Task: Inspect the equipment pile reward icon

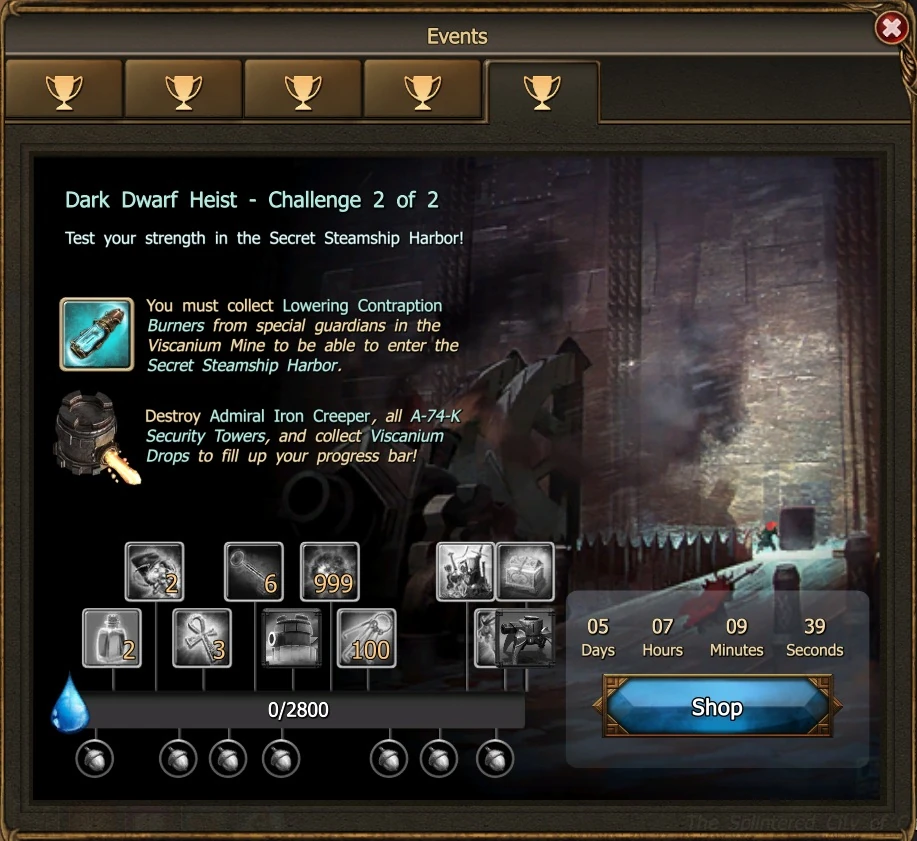Action: click(x=466, y=572)
